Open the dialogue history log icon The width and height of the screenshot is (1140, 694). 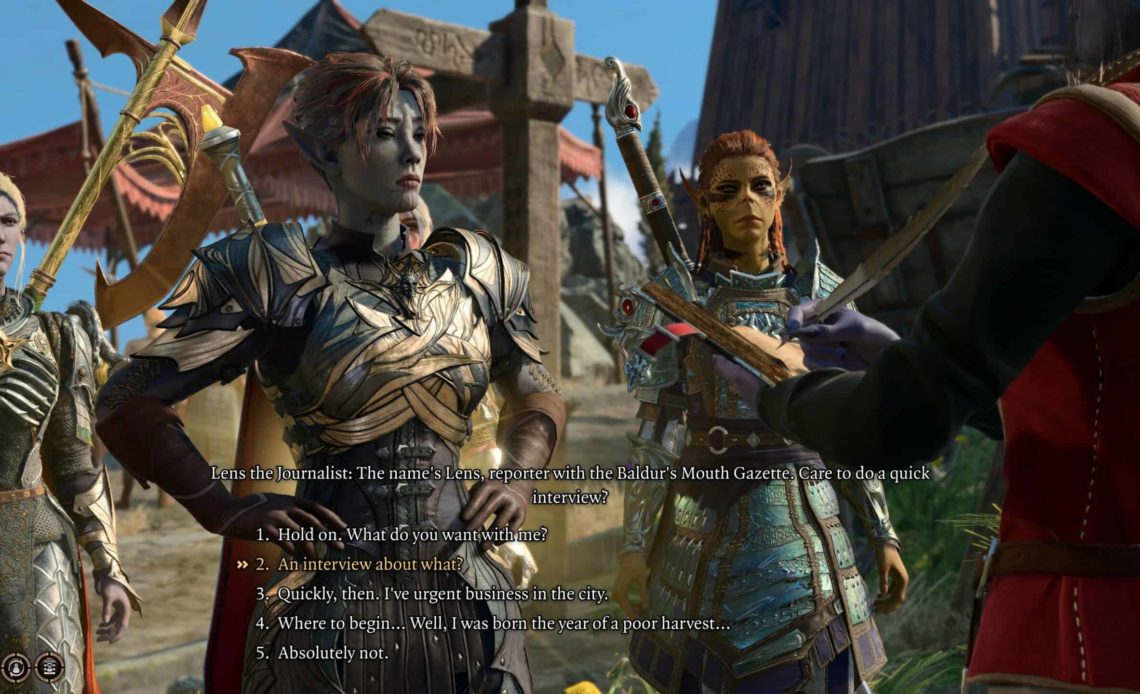click(x=49, y=667)
